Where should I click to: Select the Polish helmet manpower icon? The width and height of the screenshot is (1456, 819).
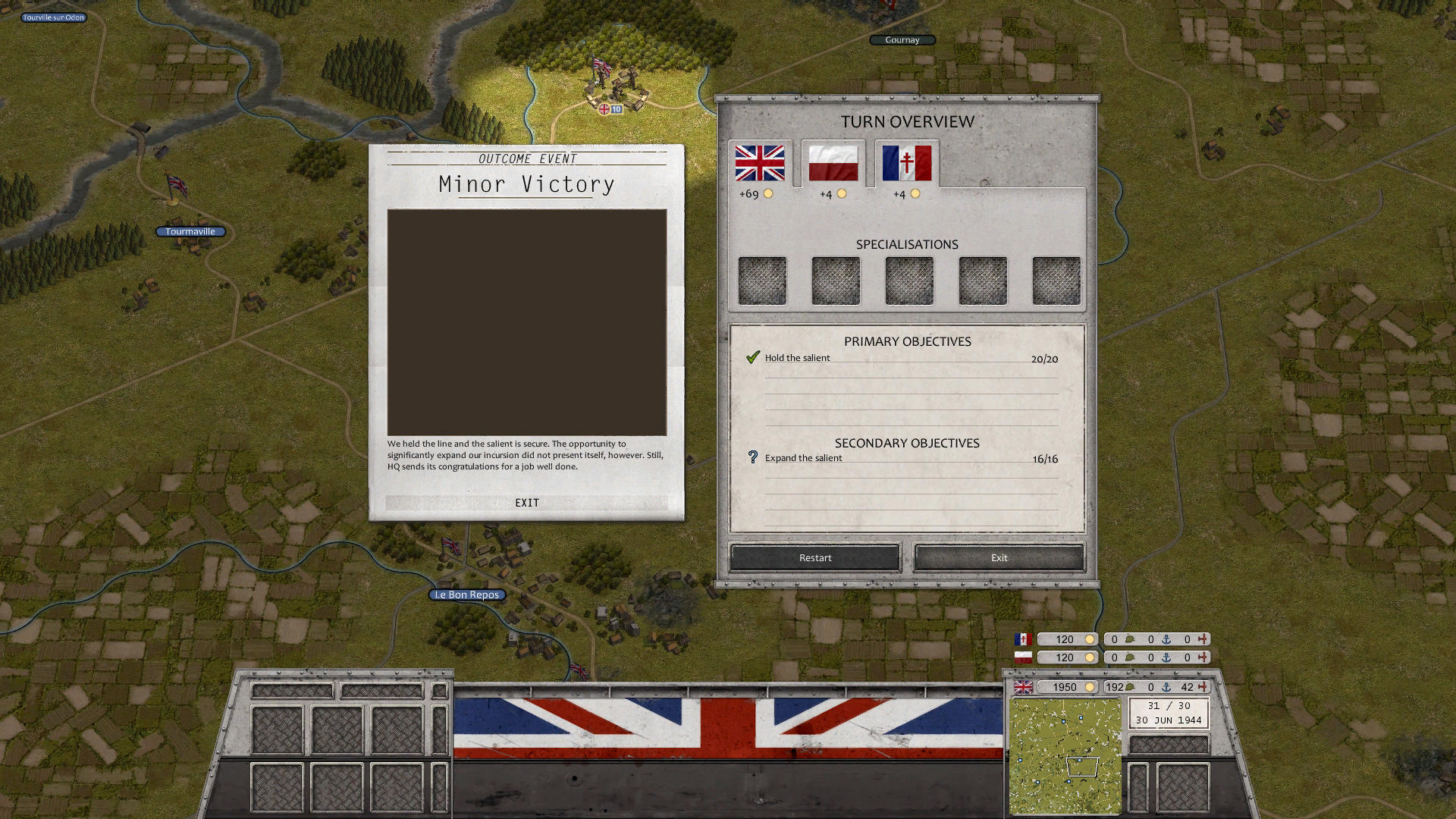tap(1129, 657)
